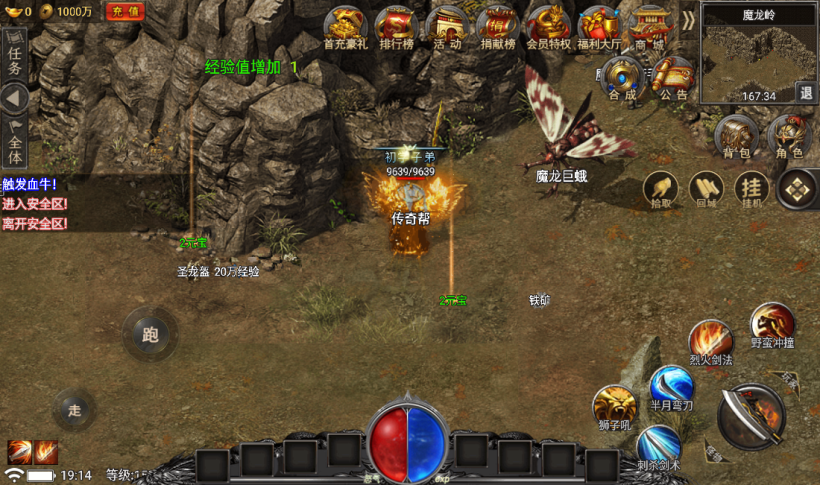Open the 商城 store

650,25
